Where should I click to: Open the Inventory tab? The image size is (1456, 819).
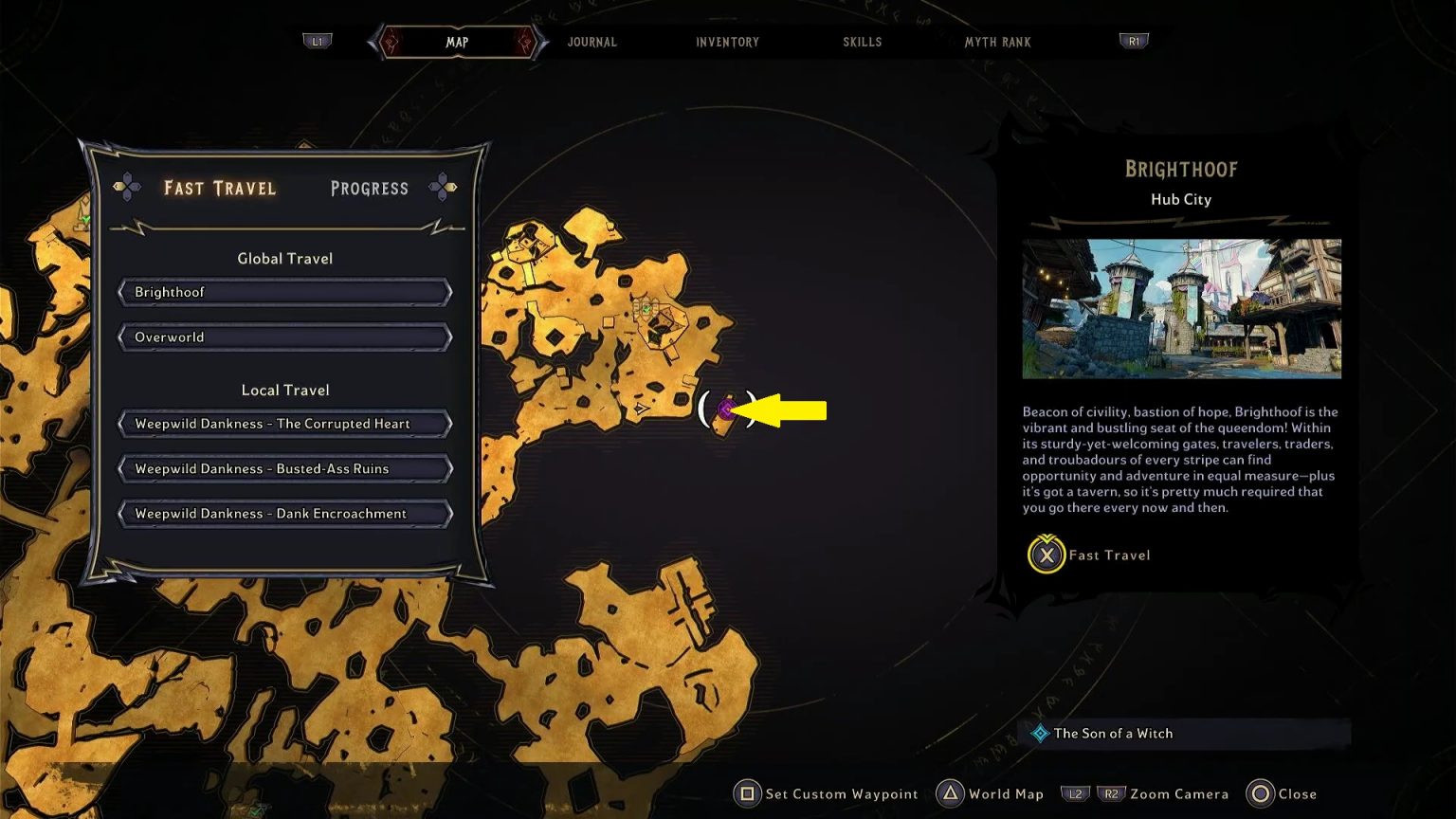click(x=727, y=42)
